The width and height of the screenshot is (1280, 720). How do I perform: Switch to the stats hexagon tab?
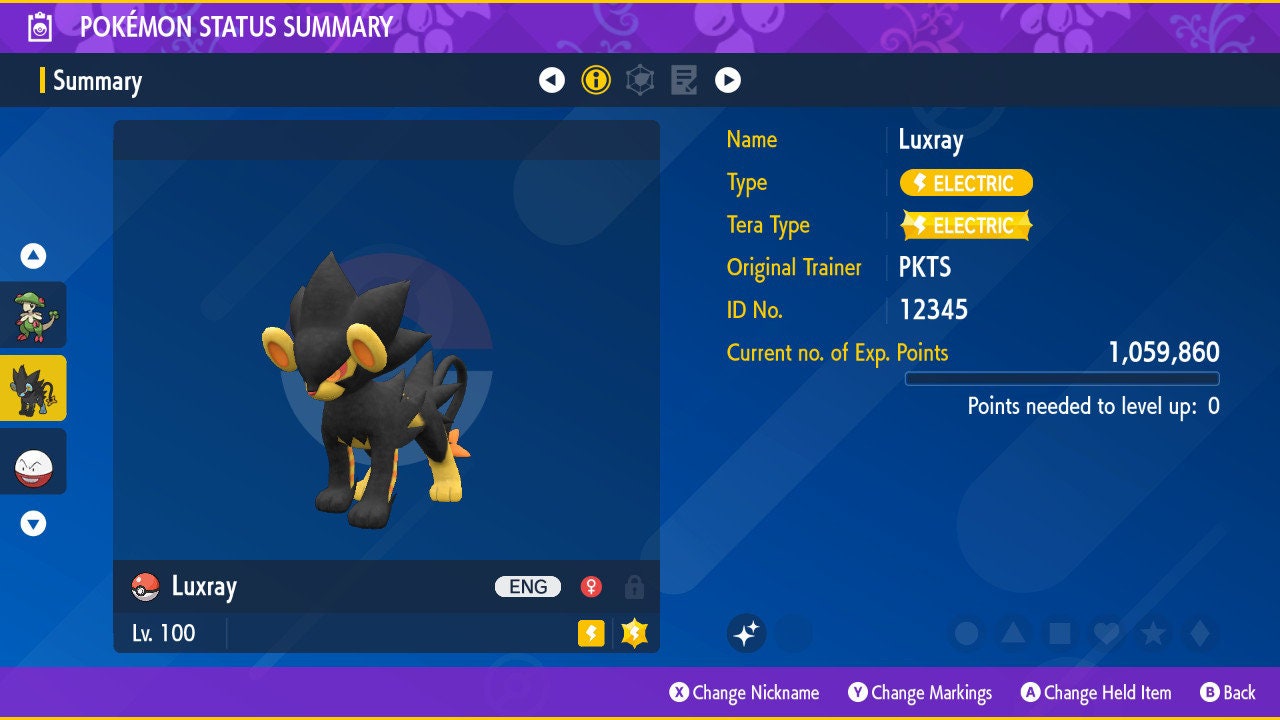click(x=640, y=80)
